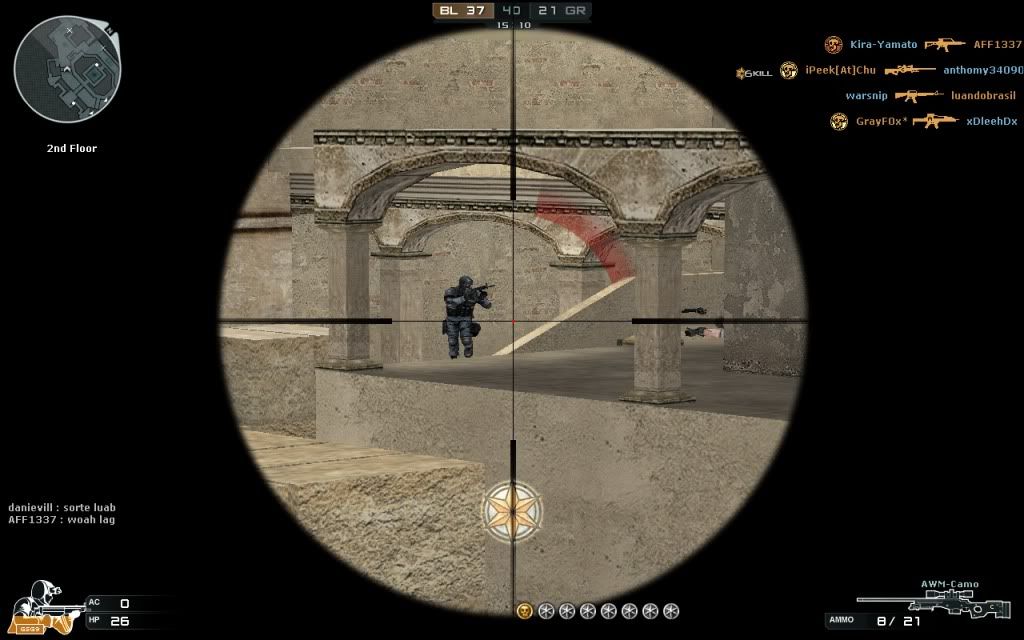Image resolution: width=1024 pixels, height=640 pixels.
Task: Click AFF1337's "woah lag" chat message
Action: coord(62,520)
